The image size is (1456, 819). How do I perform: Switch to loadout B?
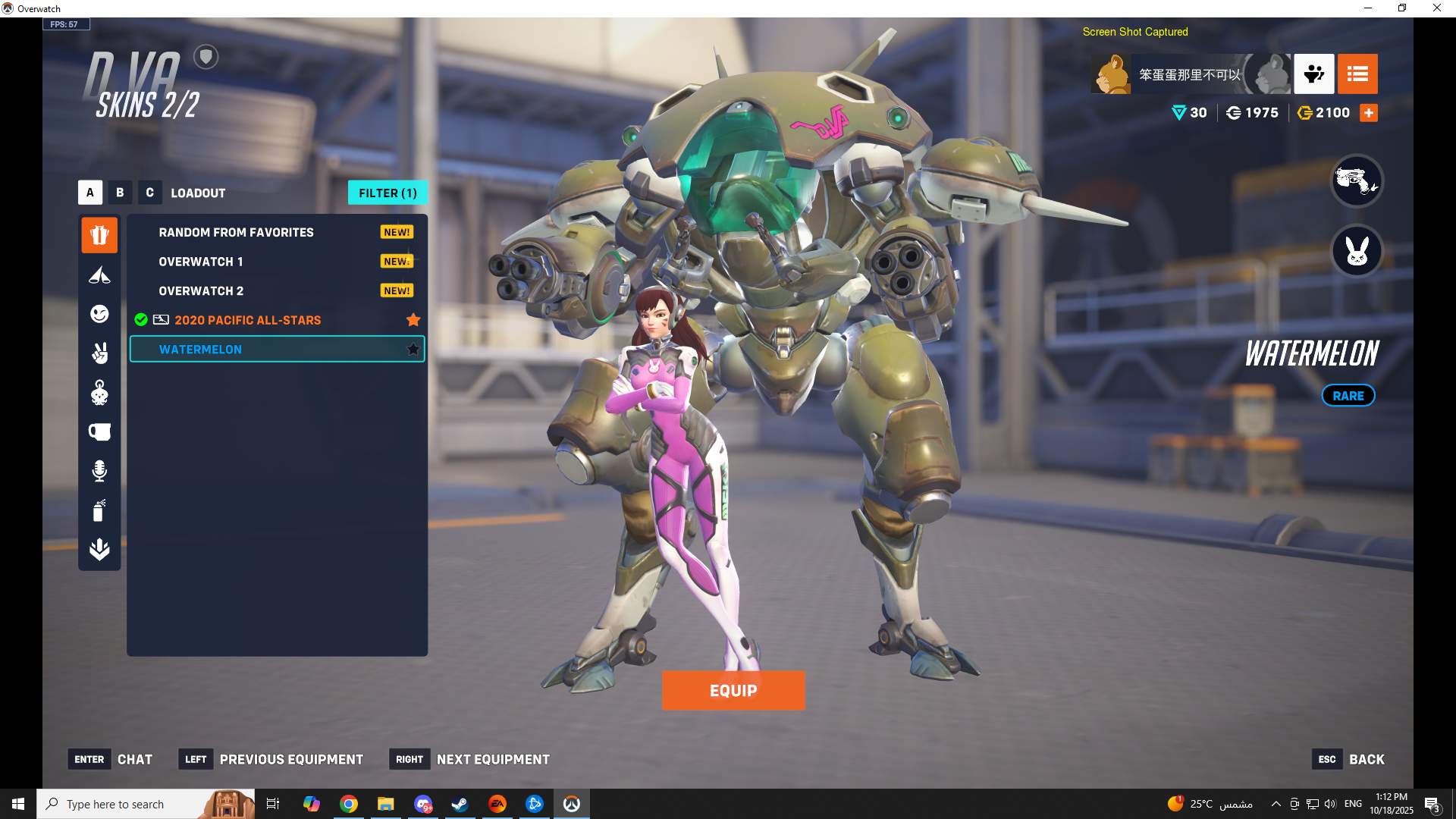120,193
